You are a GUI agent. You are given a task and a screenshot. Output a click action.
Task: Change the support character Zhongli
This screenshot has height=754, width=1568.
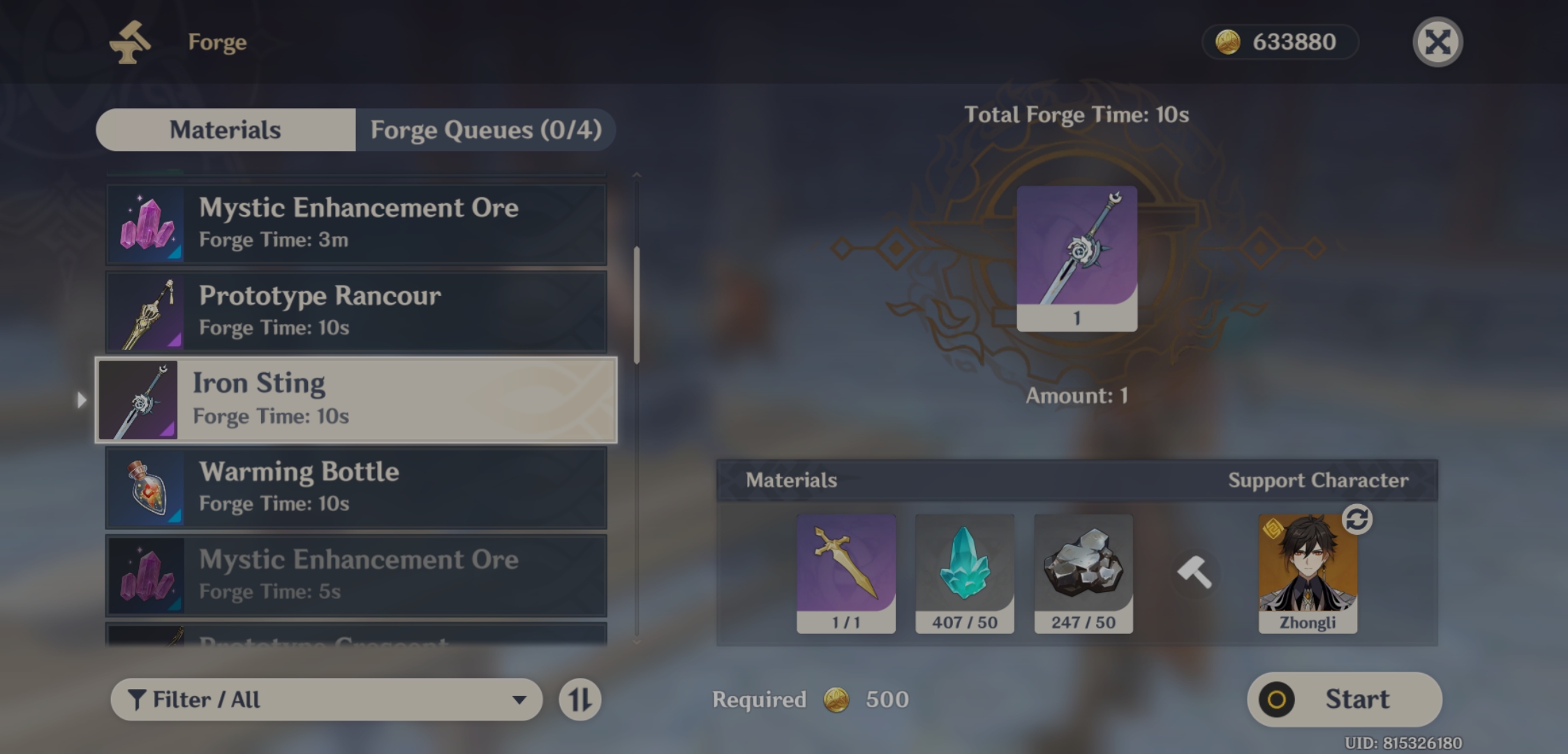click(x=1308, y=574)
